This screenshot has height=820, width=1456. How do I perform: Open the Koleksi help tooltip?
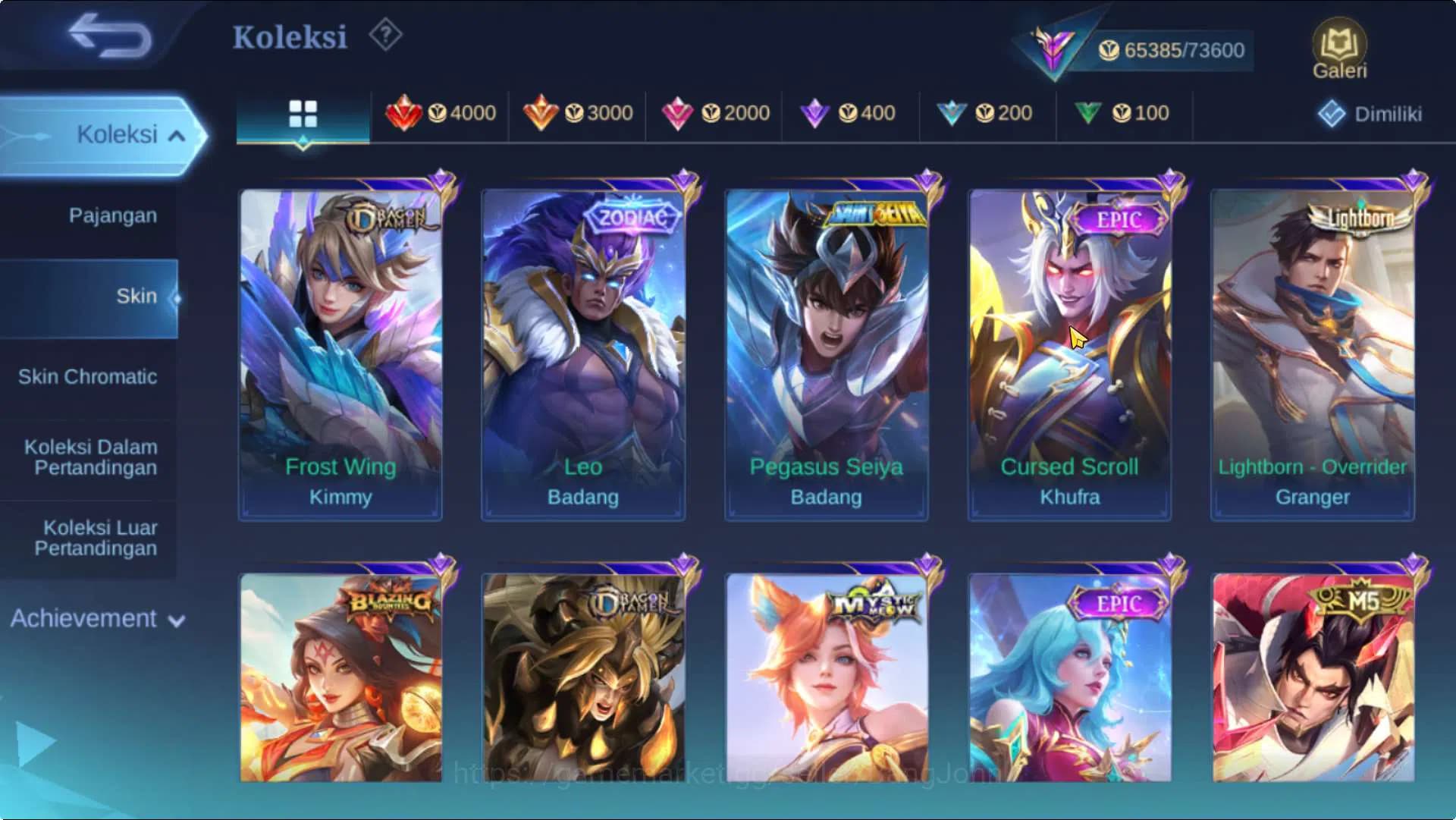[385, 36]
